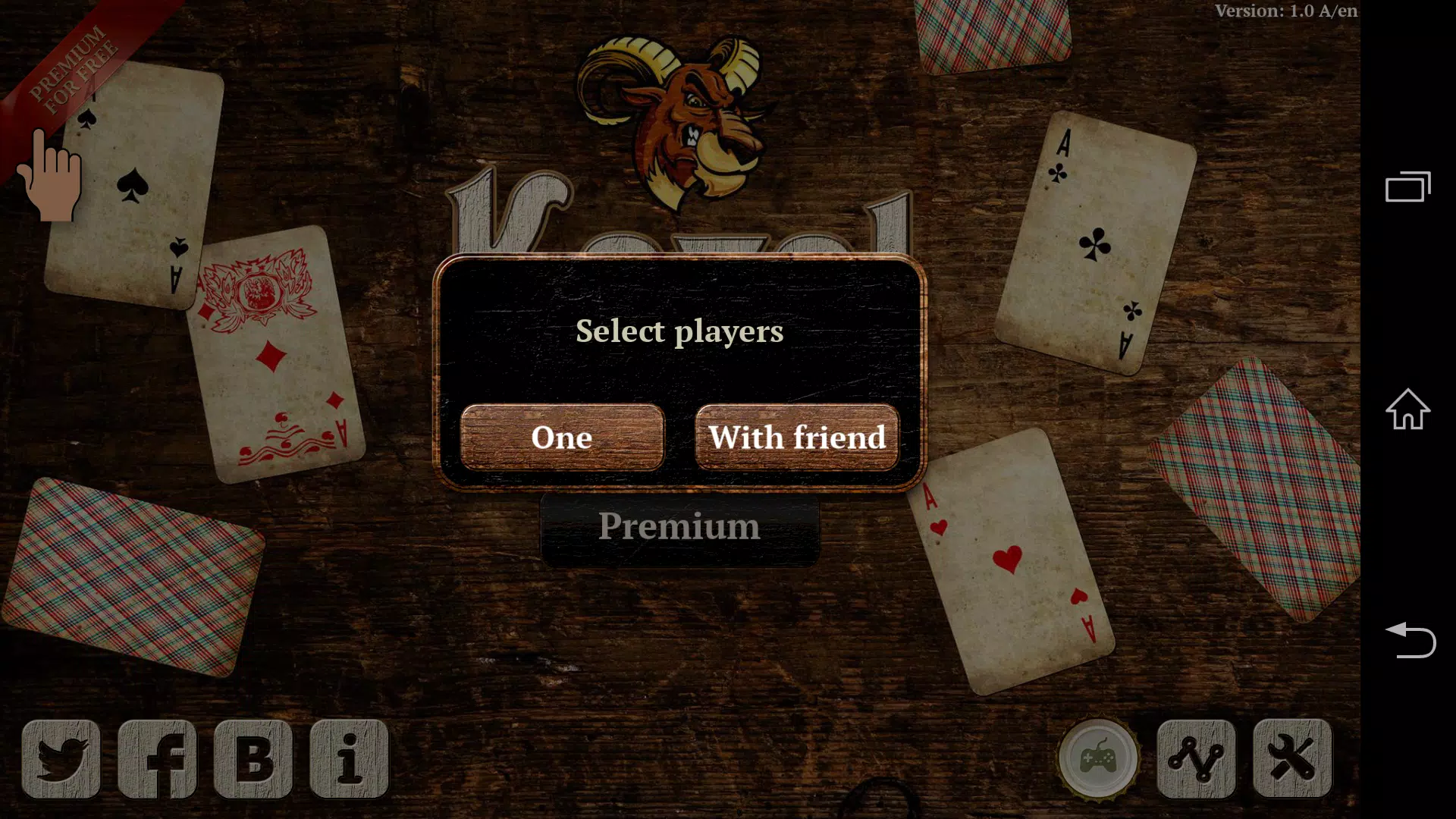Viewport: 1456px width, 819px height.
Task: Tap the hand pointer under the ribbon
Action: click(53, 182)
